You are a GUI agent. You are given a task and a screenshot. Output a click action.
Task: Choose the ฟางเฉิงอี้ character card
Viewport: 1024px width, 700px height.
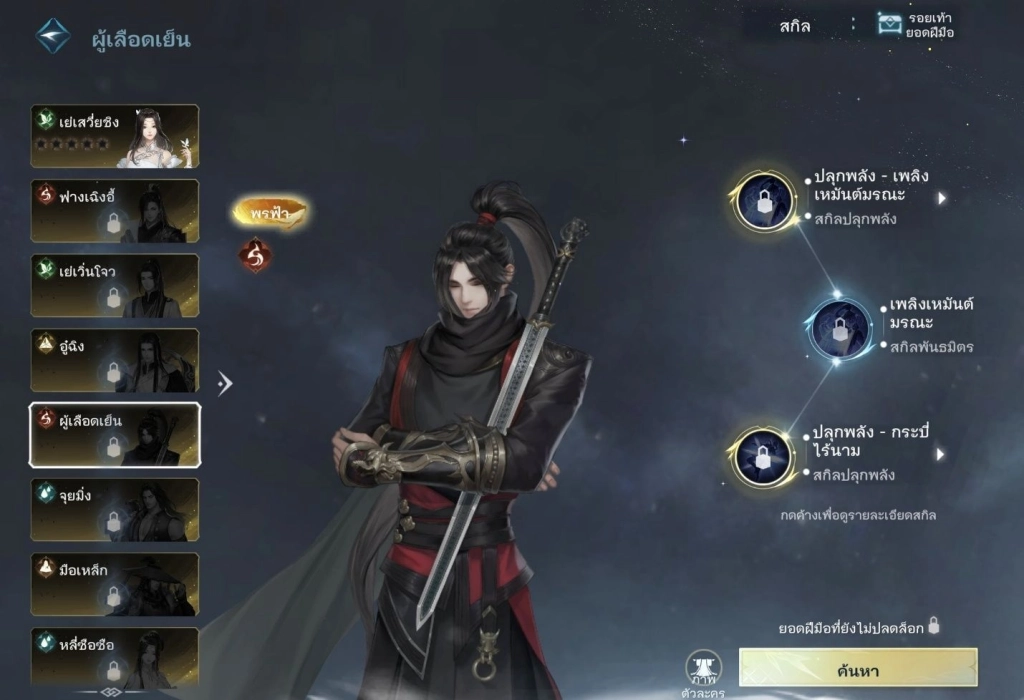[x=114, y=211]
